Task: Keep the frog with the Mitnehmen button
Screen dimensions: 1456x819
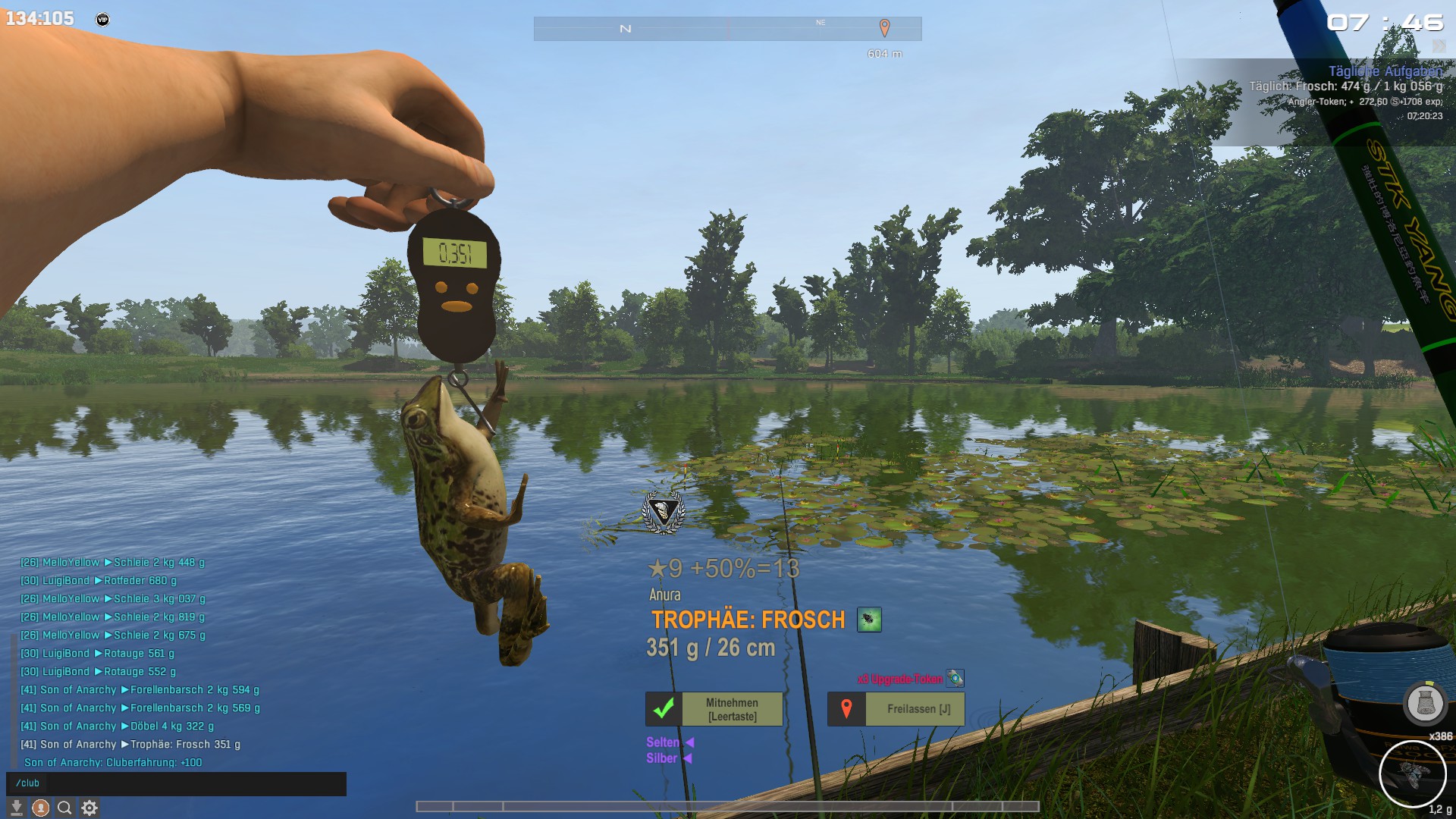Action: click(714, 709)
